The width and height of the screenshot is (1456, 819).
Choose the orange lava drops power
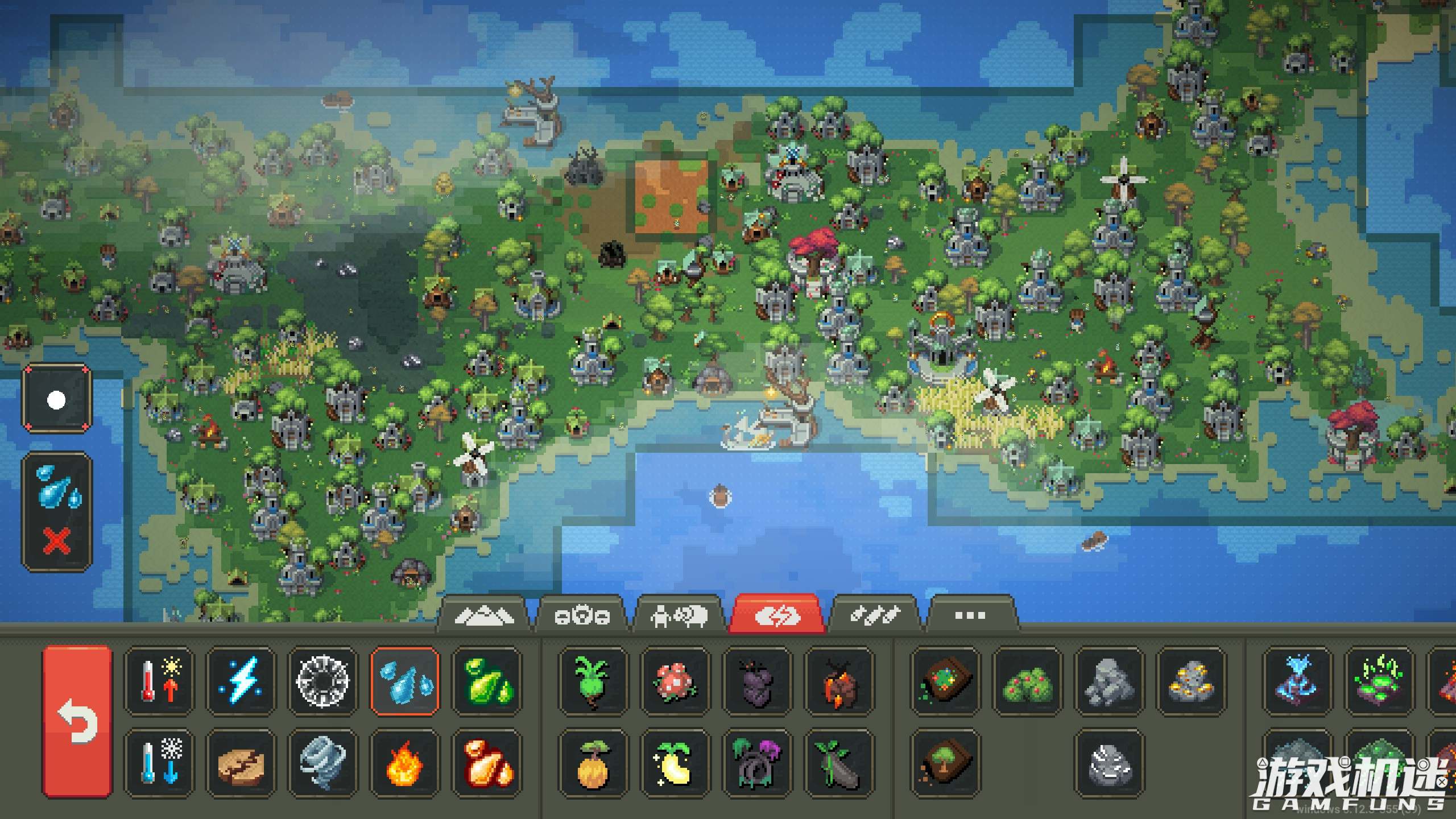486,762
